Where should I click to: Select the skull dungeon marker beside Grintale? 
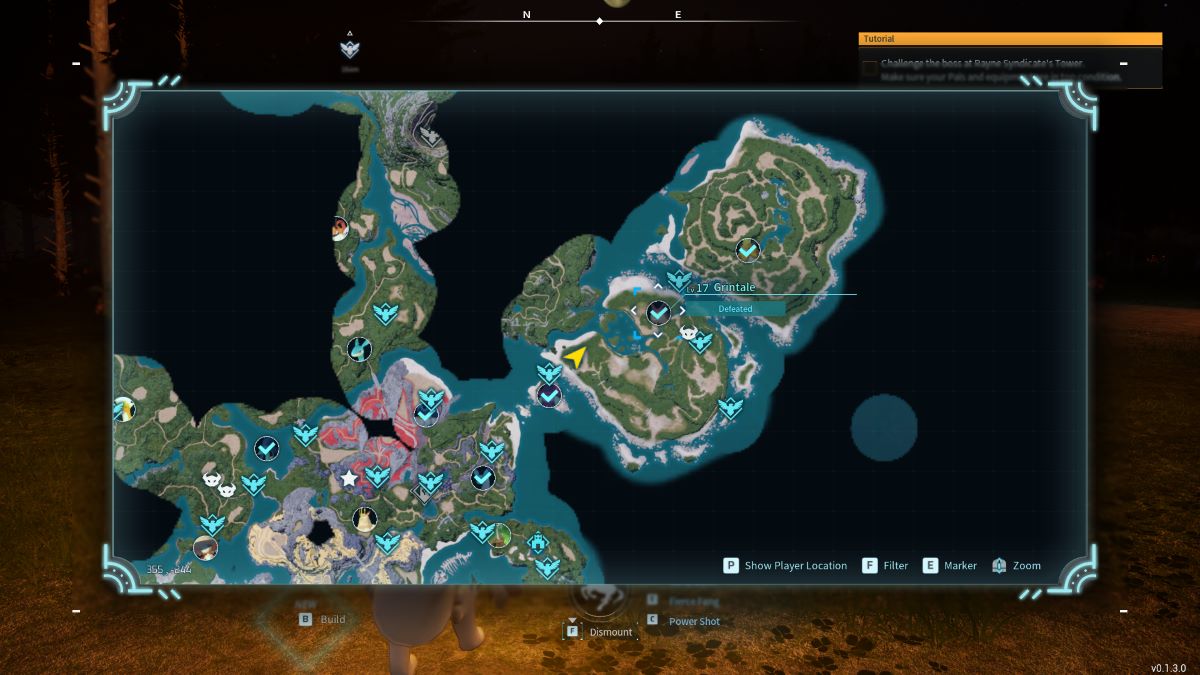[687, 333]
